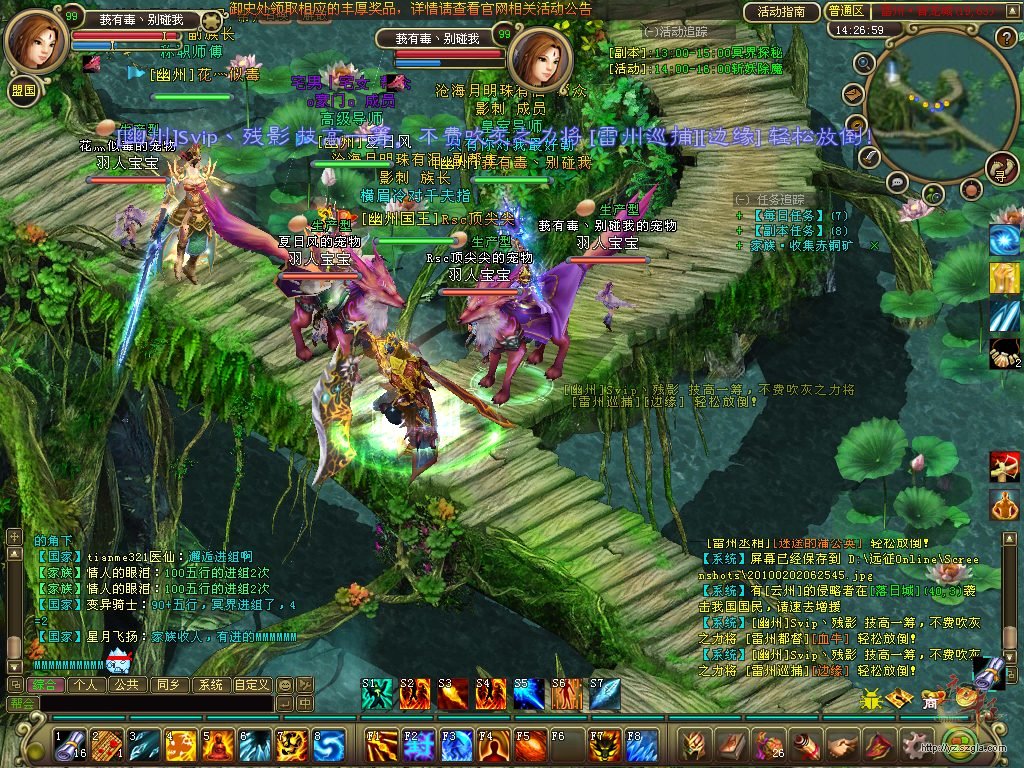Expand the 副本任务 dungeon quests entry
The width and height of the screenshot is (1024, 768).
740,230
